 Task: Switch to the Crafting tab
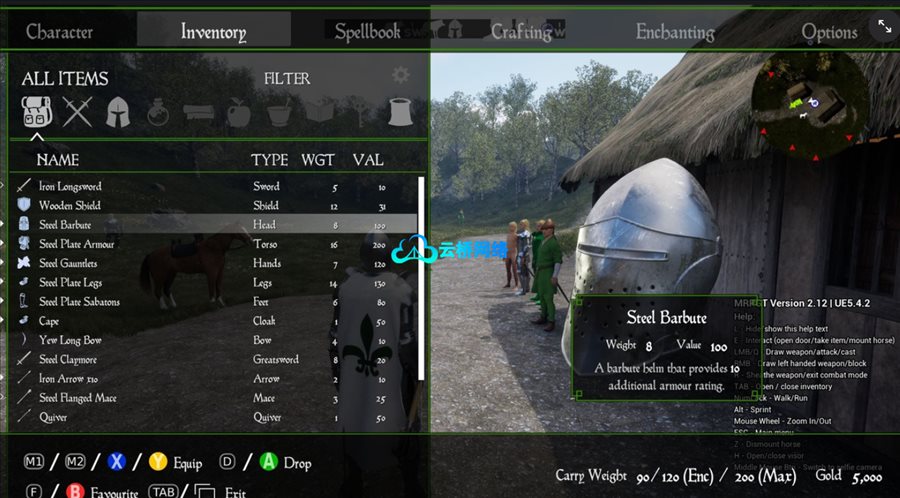pos(521,32)
